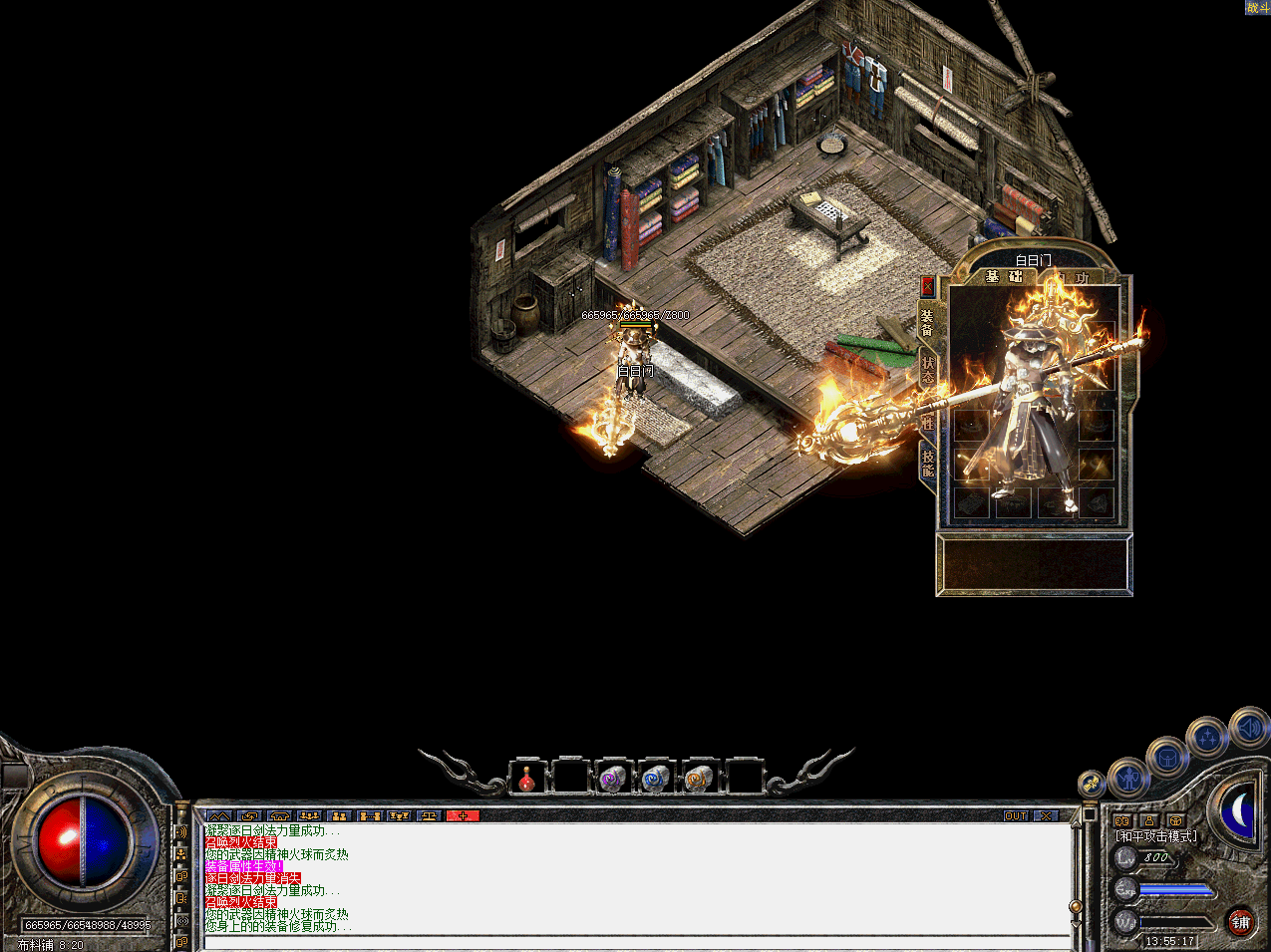Switch to the 内功 tab
The height and width of the screenshot is (952, 1271).
[x=1073, y=278]
